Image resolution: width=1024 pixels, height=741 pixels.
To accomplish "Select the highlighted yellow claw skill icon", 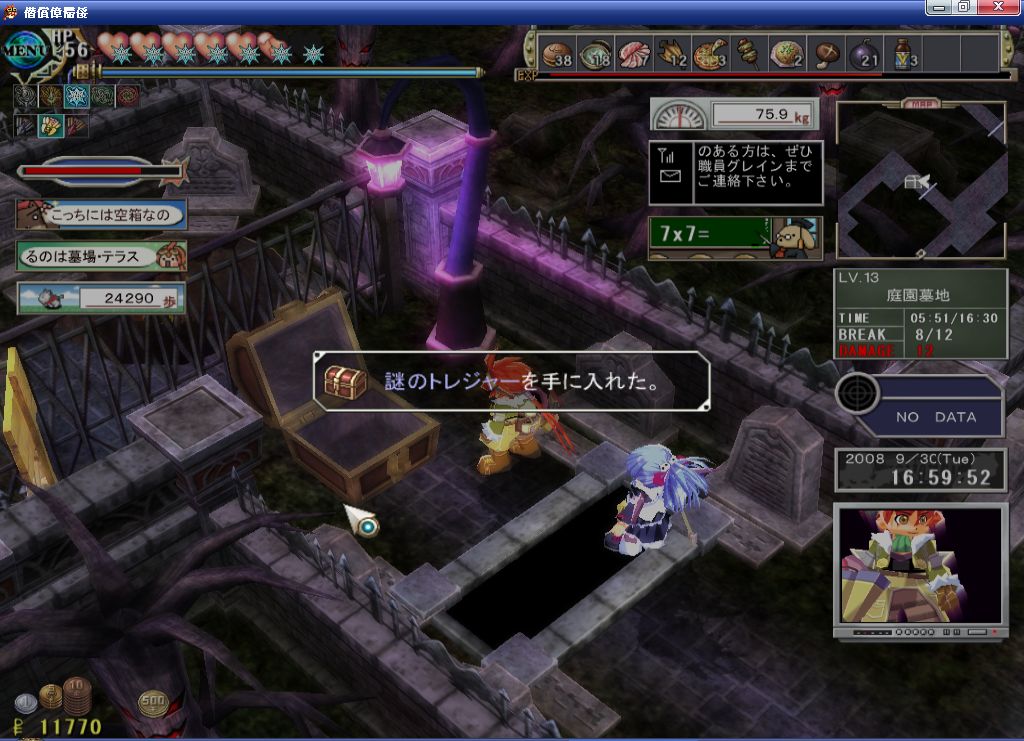I will [50, 126].
